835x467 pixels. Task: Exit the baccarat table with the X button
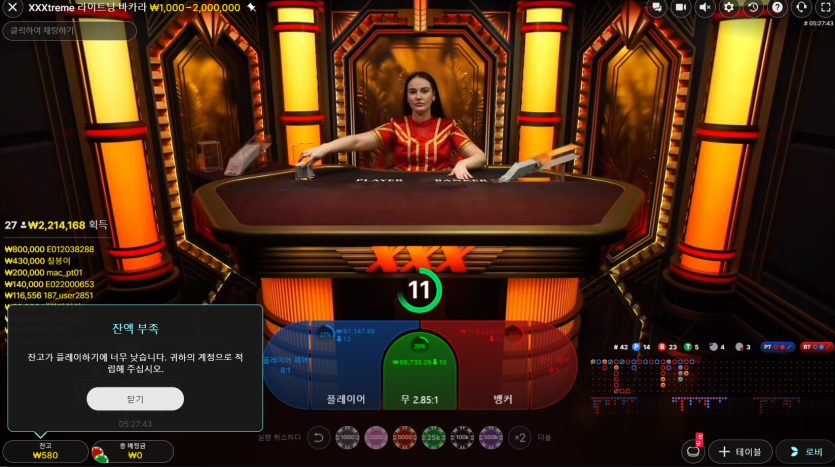(x=13, y=8)
